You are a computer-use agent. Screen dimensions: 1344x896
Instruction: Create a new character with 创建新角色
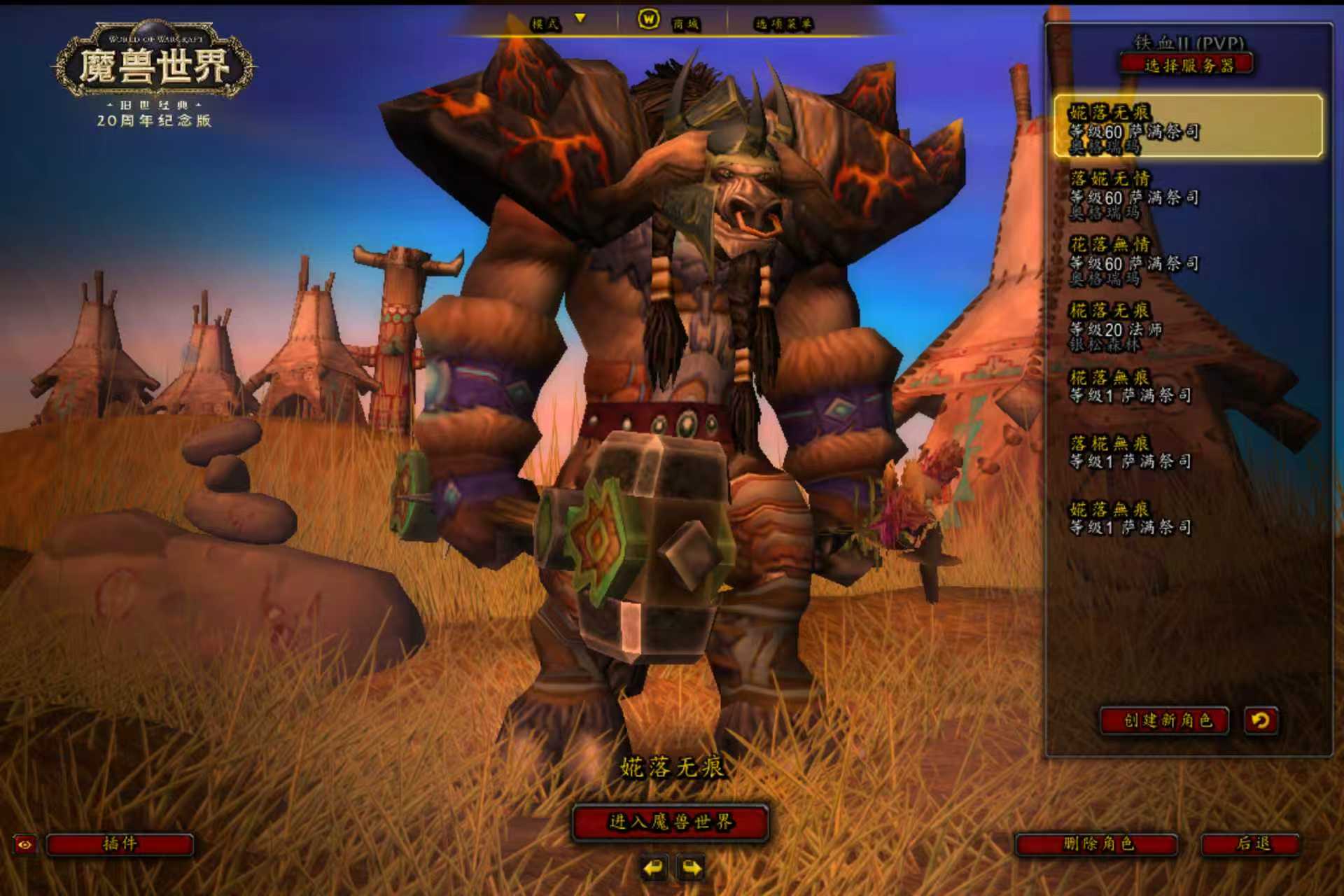1165,720
